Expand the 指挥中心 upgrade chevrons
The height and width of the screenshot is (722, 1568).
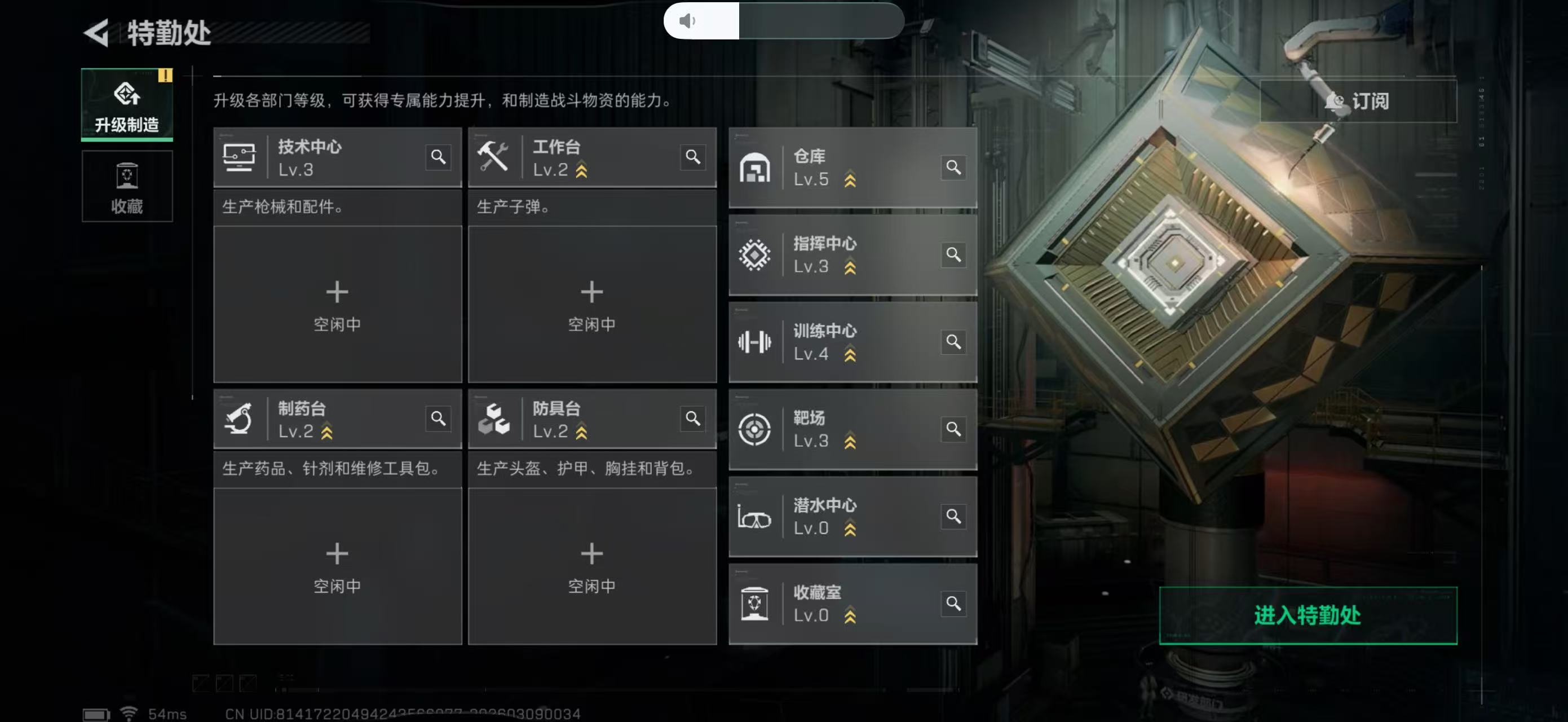(851, 266)
